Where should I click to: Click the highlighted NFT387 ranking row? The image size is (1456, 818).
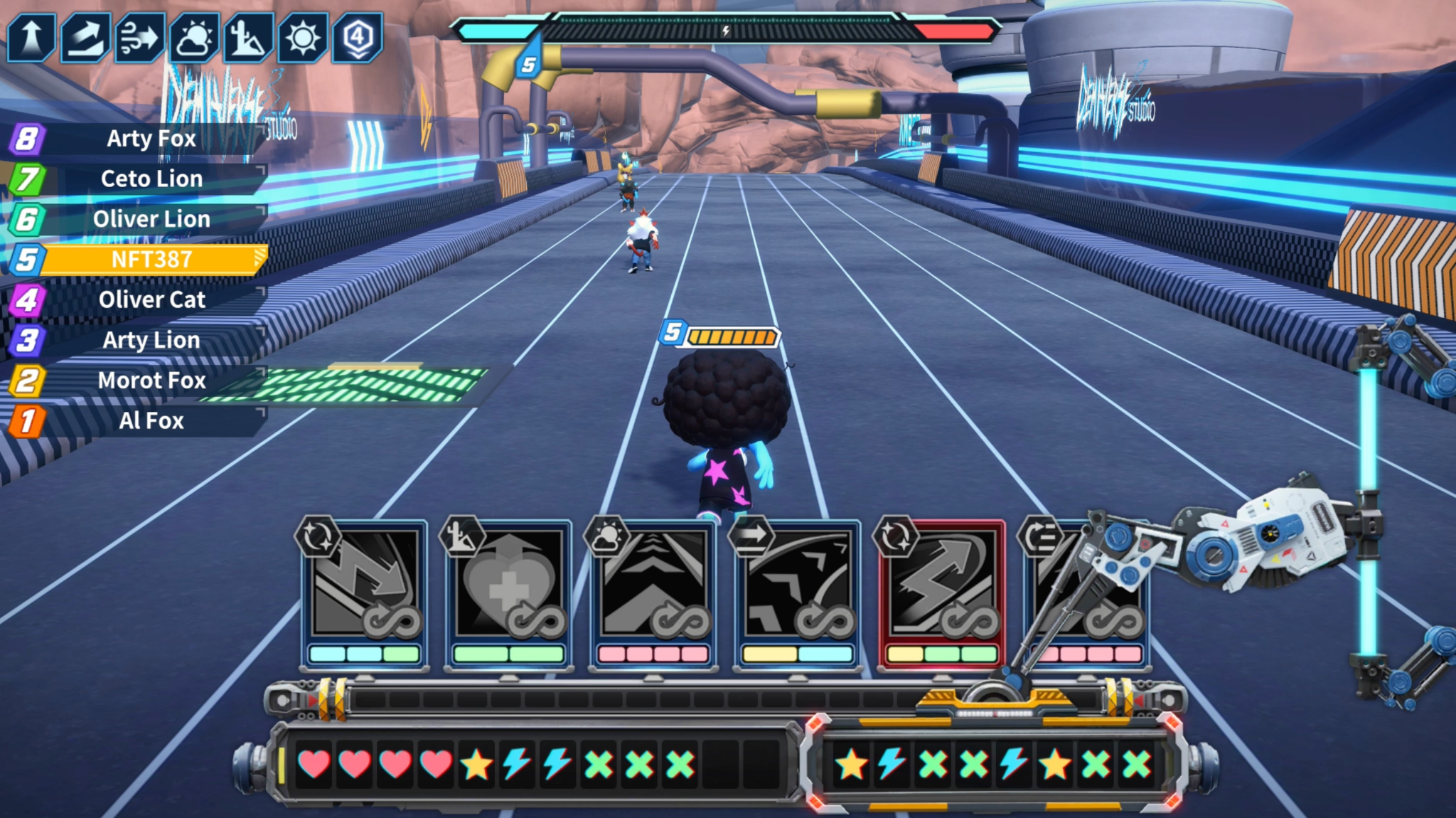151,260
